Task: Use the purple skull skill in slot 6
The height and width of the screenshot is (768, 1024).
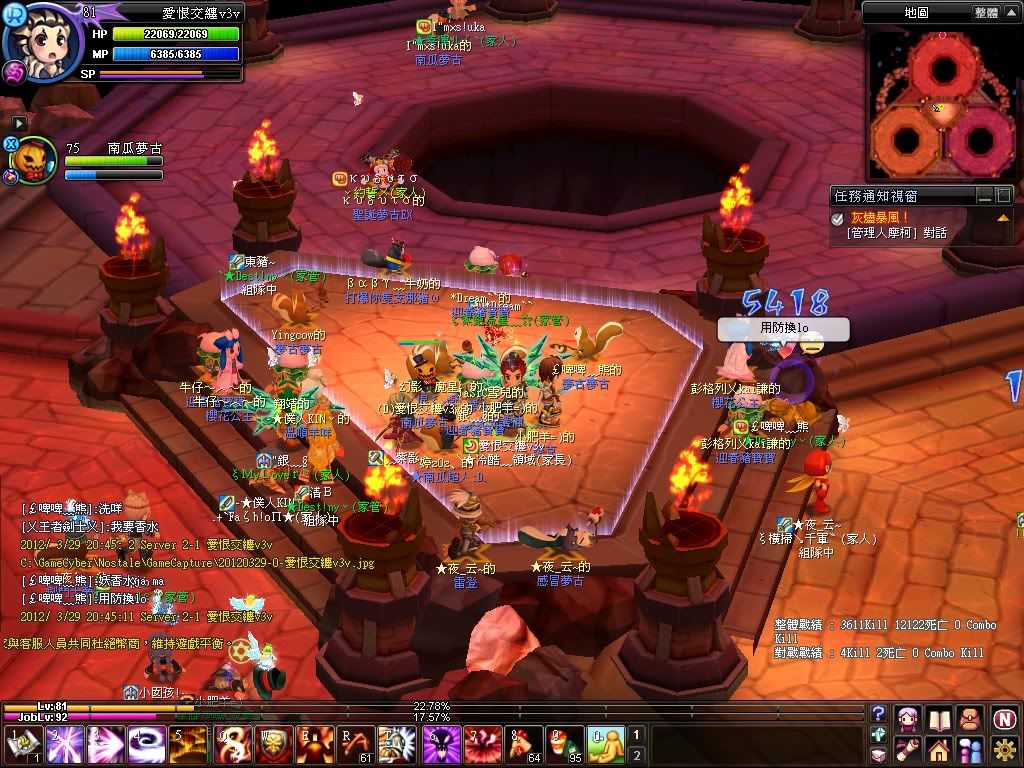Action: coord(440,745)
